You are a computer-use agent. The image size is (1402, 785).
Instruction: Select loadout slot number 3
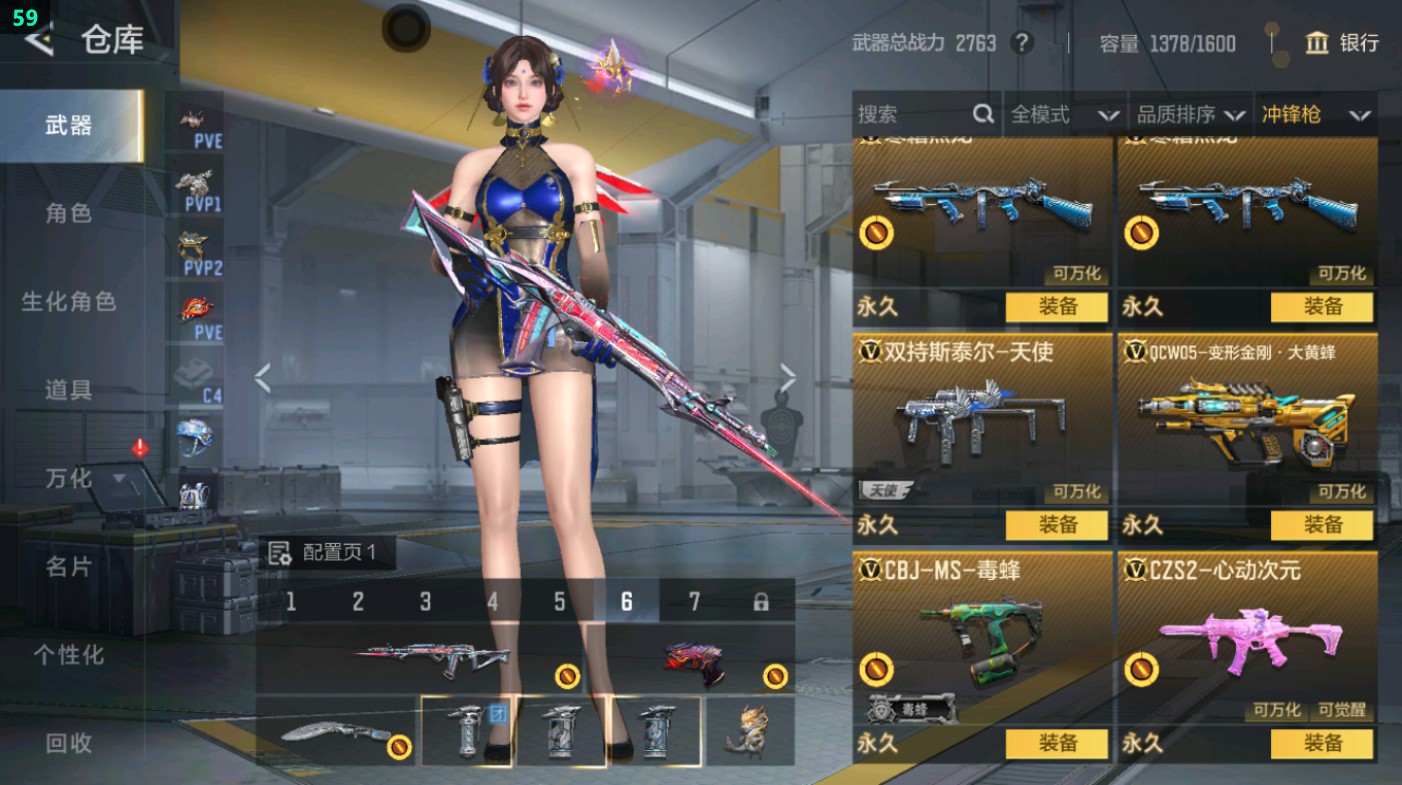[x=425, y=601]
